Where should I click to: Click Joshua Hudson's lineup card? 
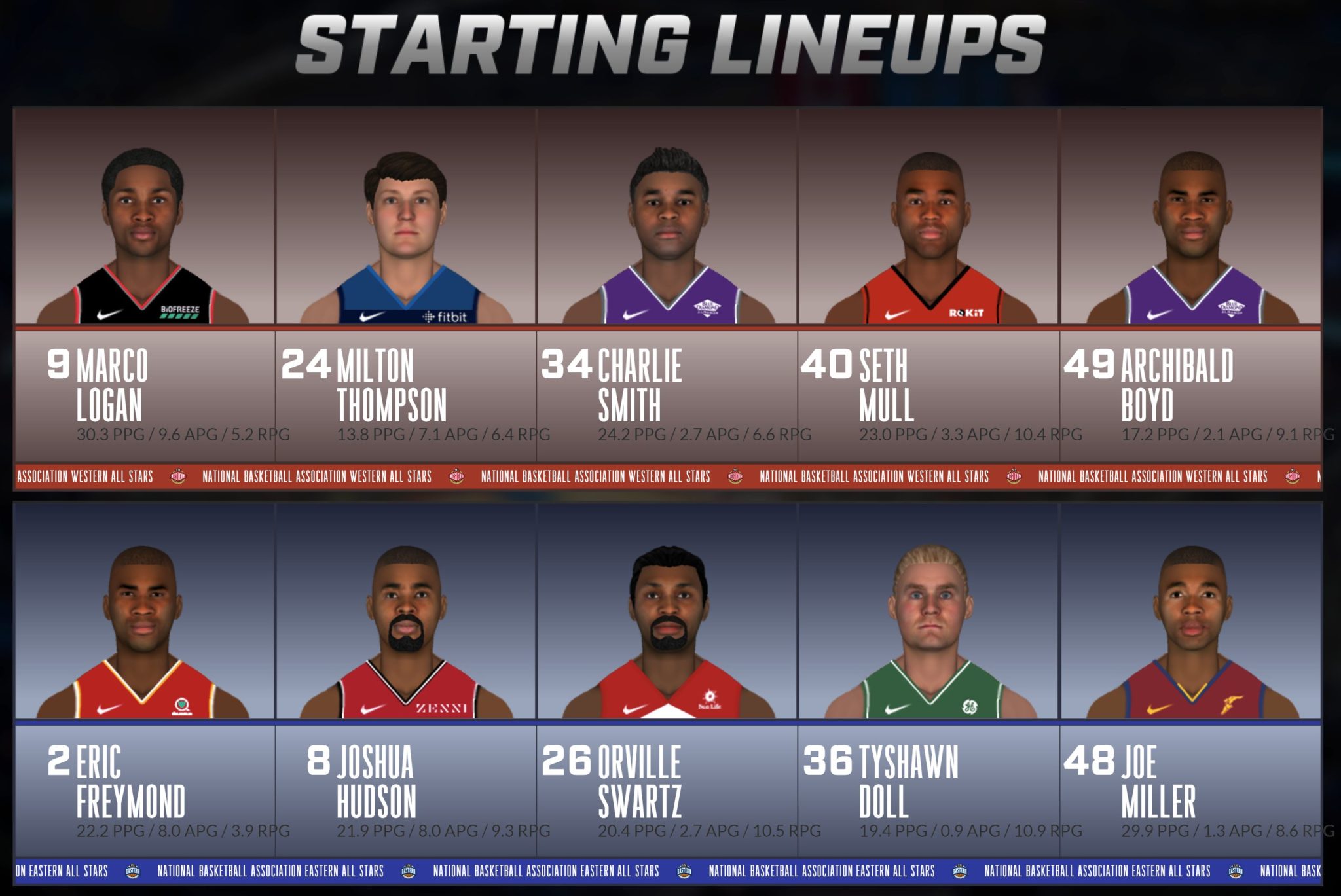tap(406, 681)
